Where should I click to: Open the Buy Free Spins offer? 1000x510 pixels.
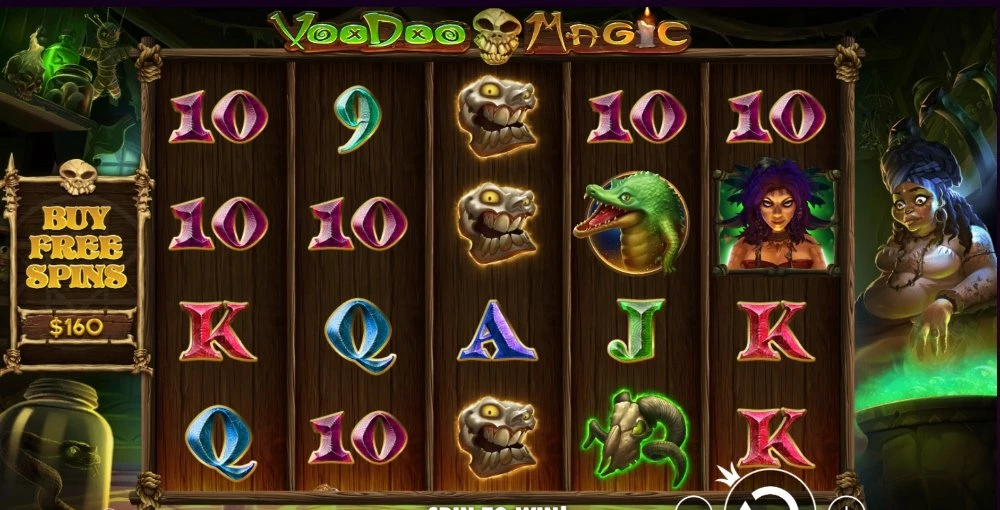(x=76, y=247)
